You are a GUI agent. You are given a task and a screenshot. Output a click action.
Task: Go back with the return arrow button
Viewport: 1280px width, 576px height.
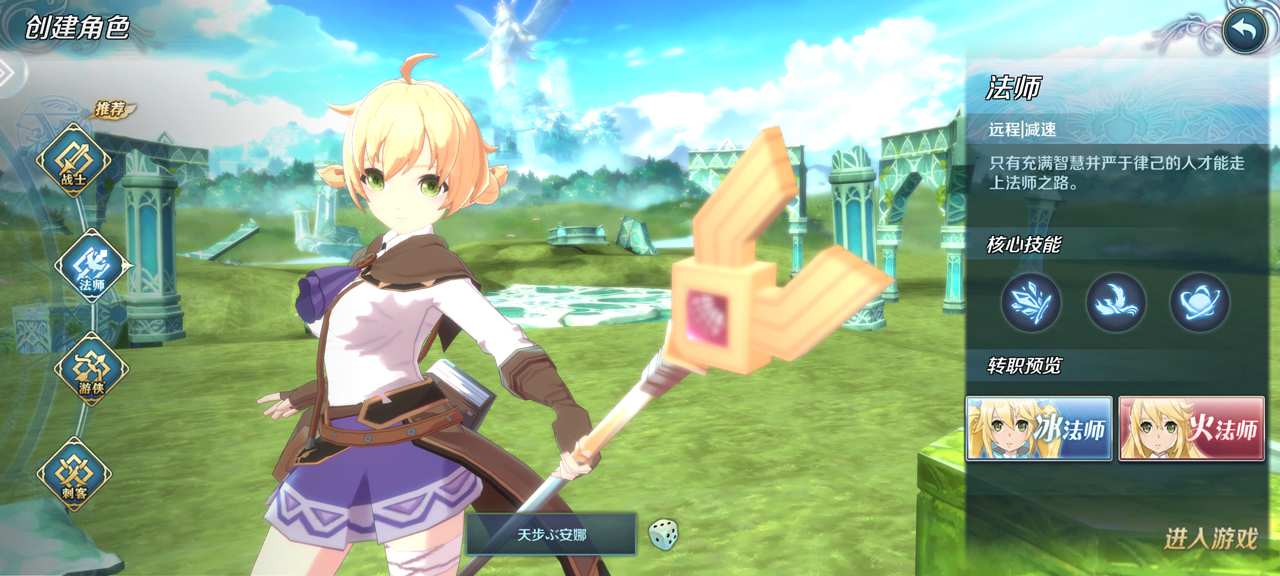[x=1244, y=31]
